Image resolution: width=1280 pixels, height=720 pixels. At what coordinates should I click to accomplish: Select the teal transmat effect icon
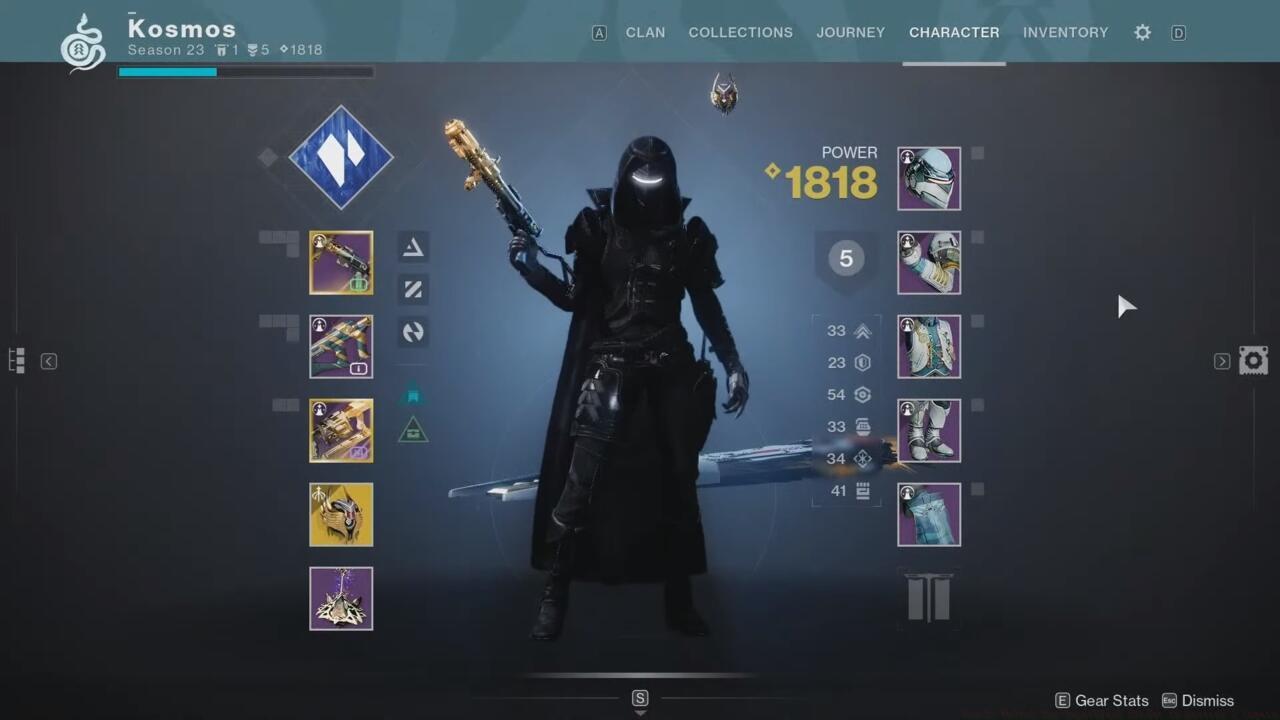point(413,394)
